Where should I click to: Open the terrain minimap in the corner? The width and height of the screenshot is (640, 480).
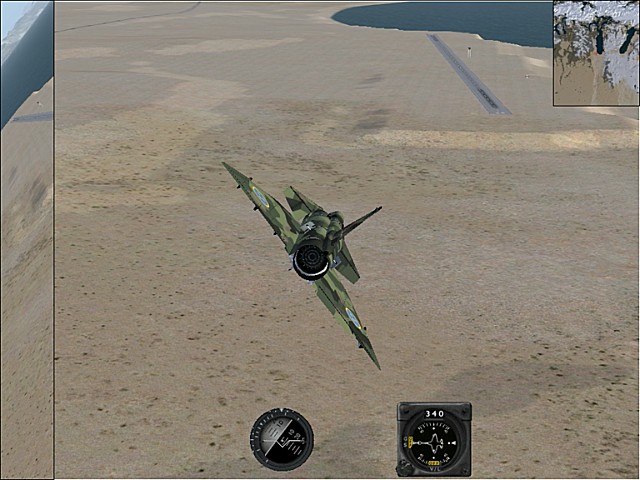[596, 52]
